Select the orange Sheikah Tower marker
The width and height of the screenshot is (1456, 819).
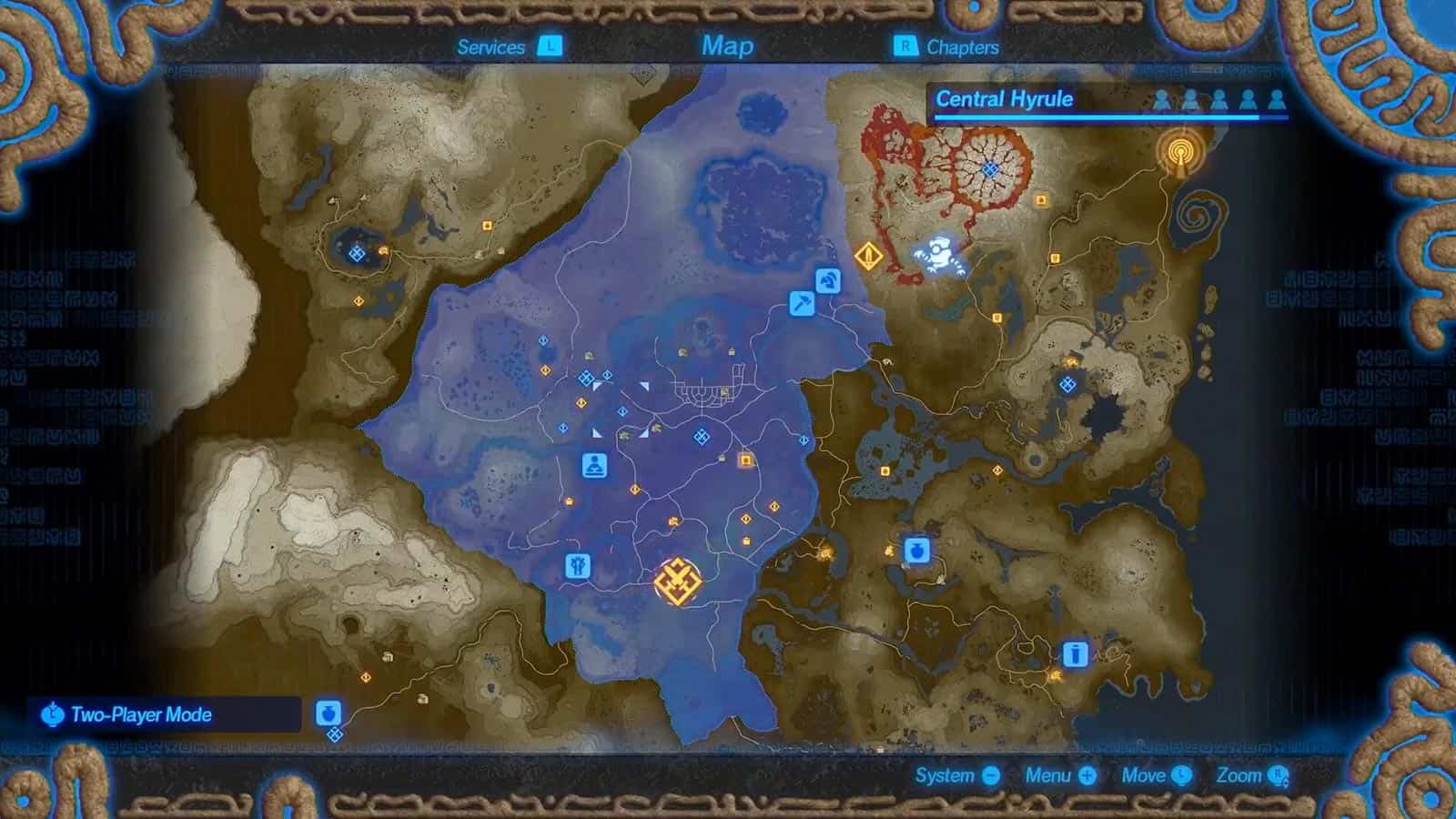pyautogui.click(x=1180, y=152)
